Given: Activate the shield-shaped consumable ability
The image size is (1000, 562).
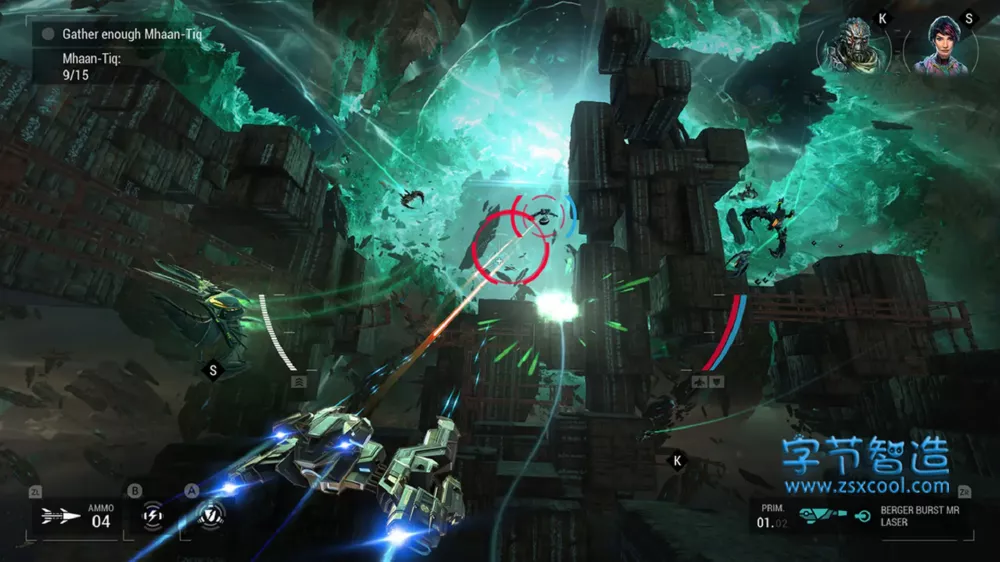Looking at the screenshot, I should tap(210, 514).
